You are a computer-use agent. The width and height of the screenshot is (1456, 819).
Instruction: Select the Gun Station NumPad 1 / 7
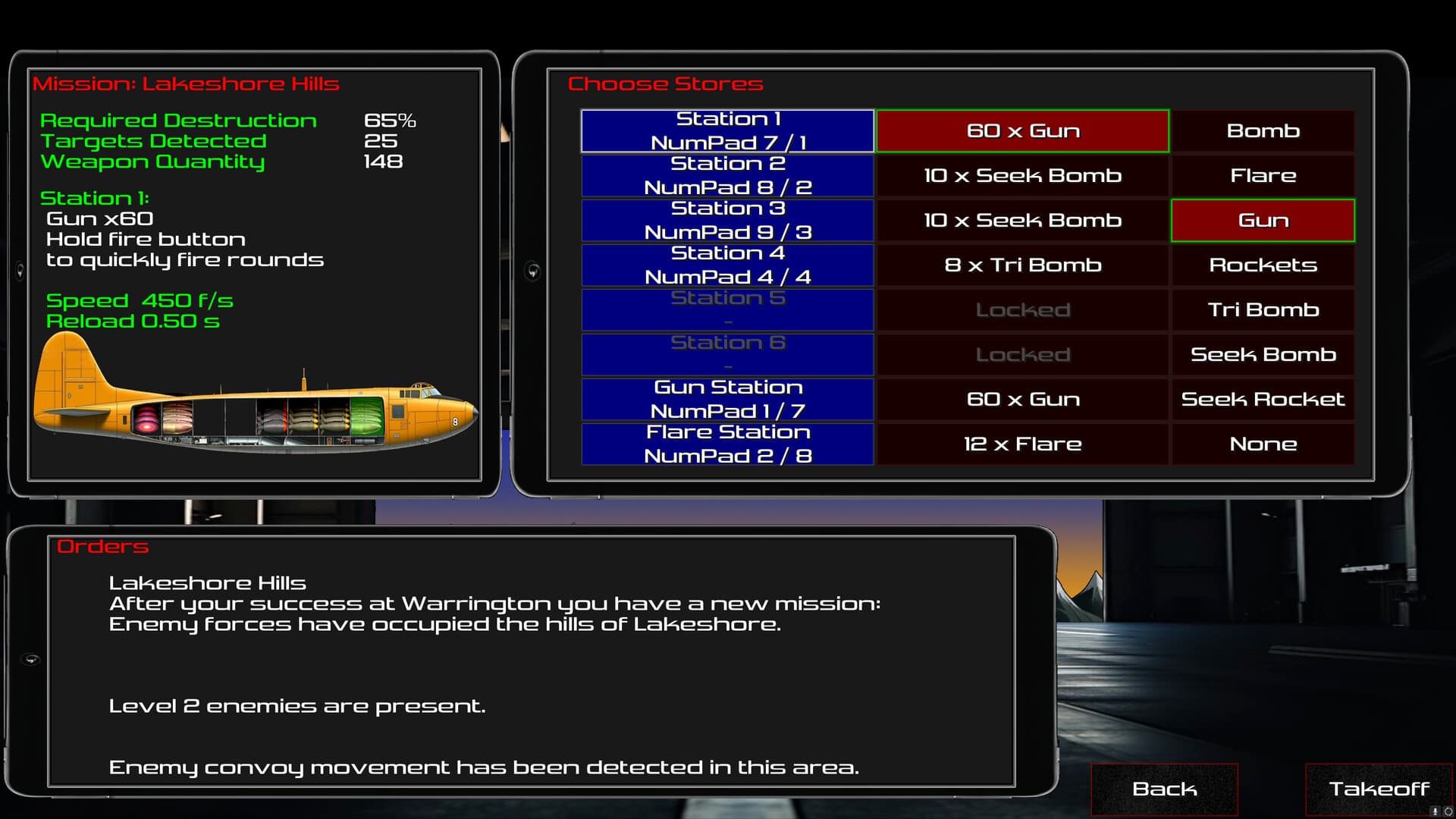726,399
